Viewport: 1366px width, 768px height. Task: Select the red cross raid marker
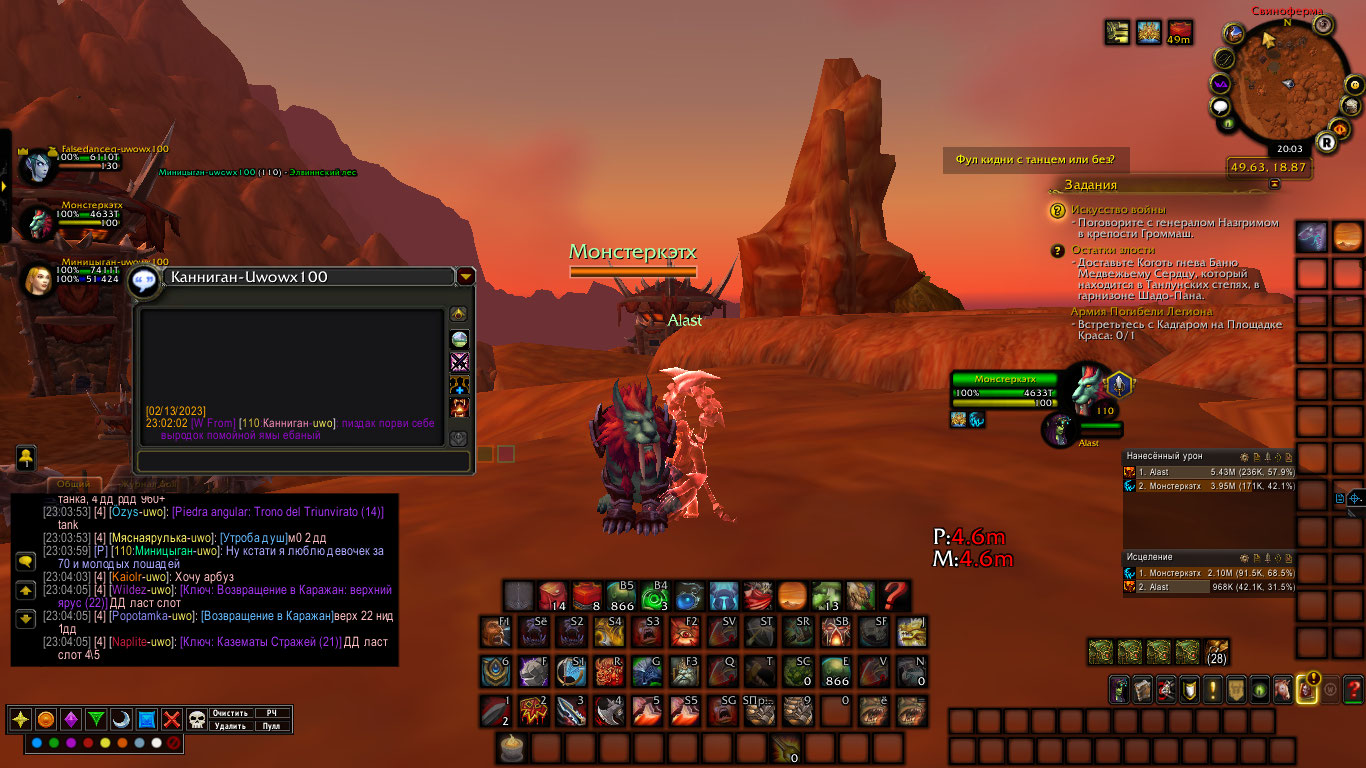(x=172, y=719)
